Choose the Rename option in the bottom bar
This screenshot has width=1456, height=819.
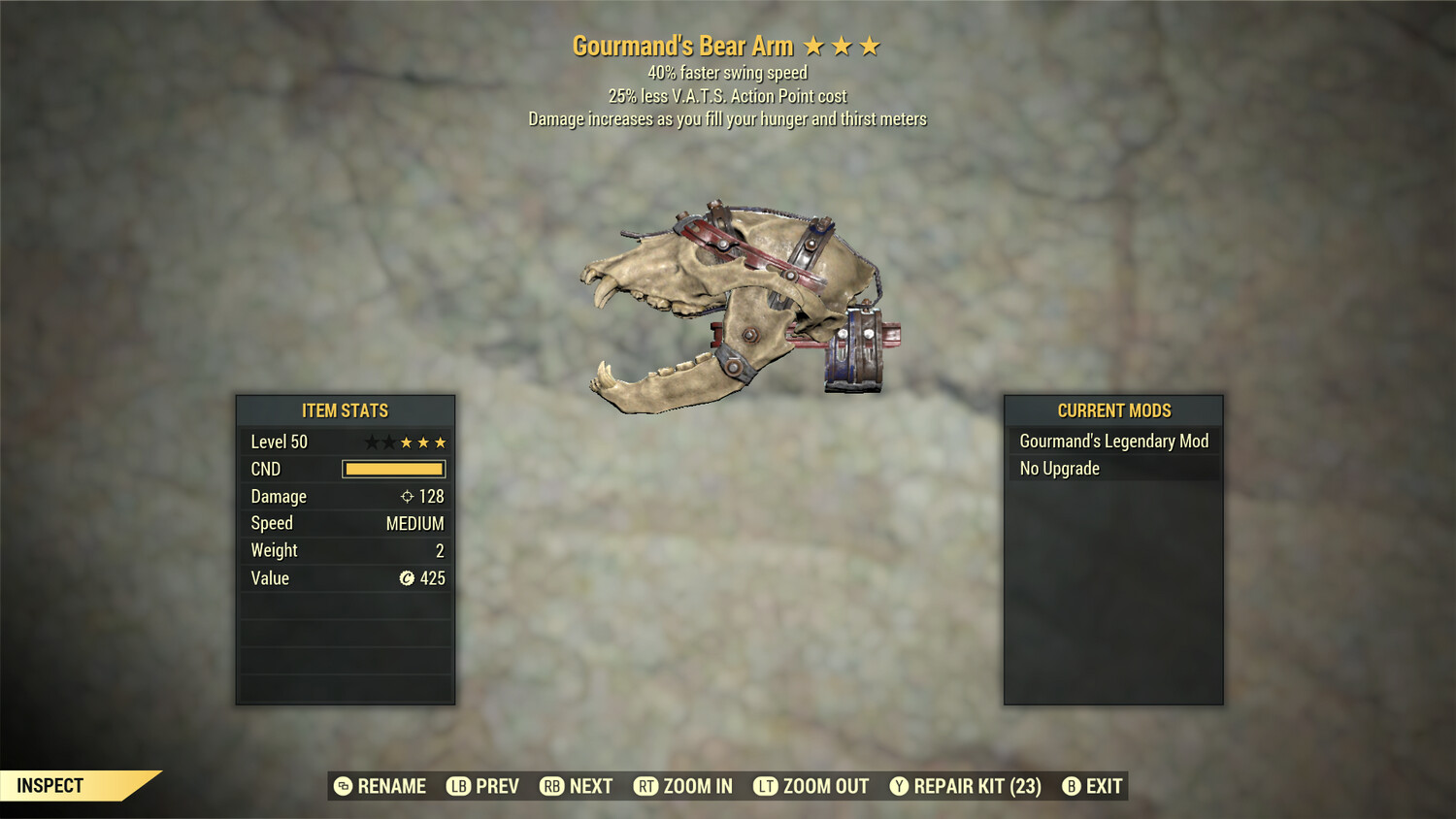coord(381,786)
